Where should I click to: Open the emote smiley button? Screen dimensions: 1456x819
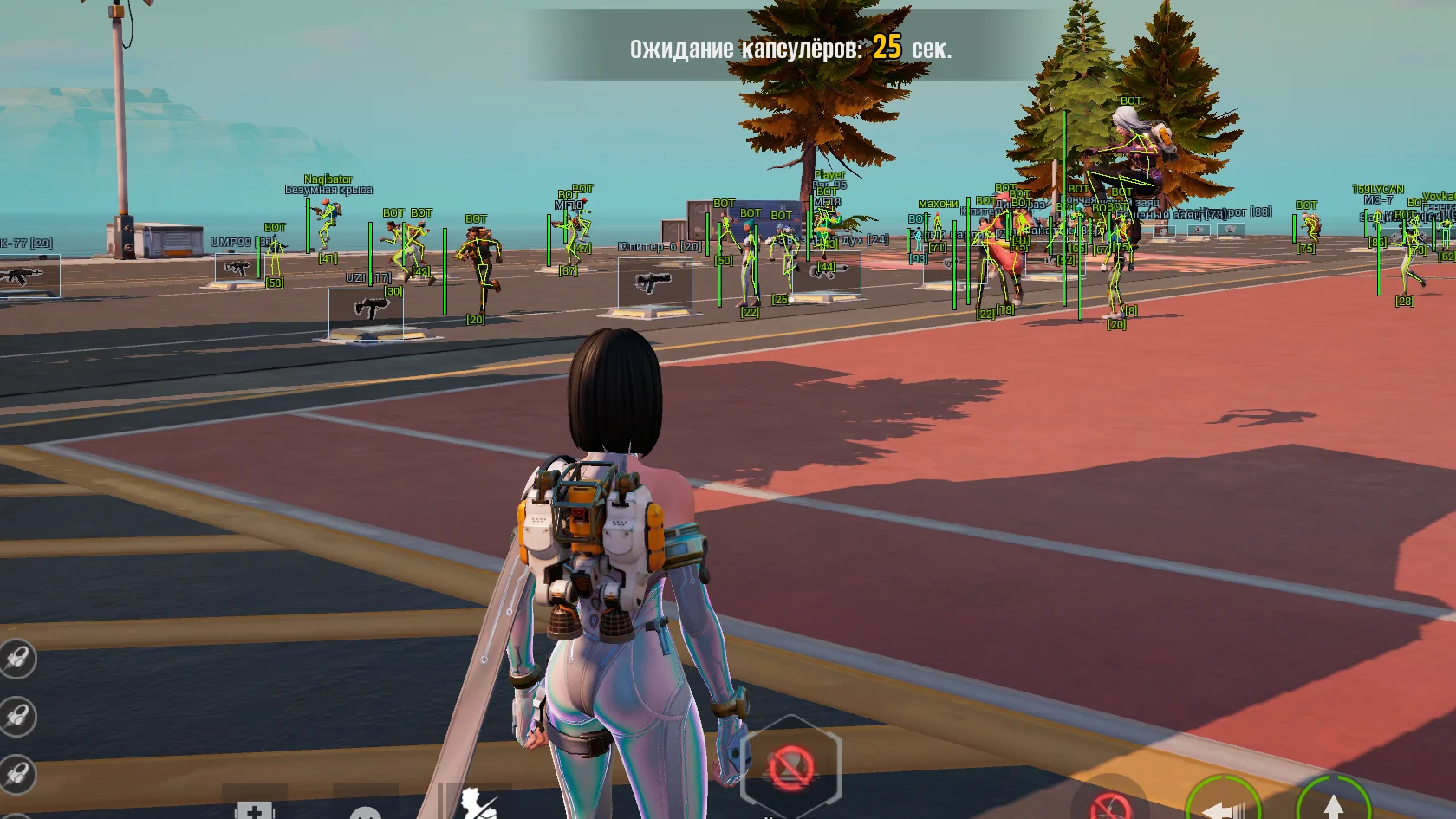(366, 811)
